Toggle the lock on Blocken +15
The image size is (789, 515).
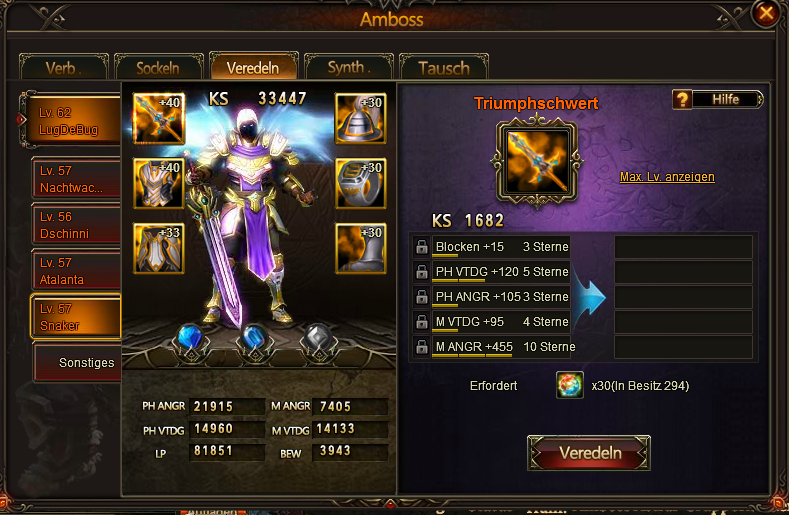(421, 247)
